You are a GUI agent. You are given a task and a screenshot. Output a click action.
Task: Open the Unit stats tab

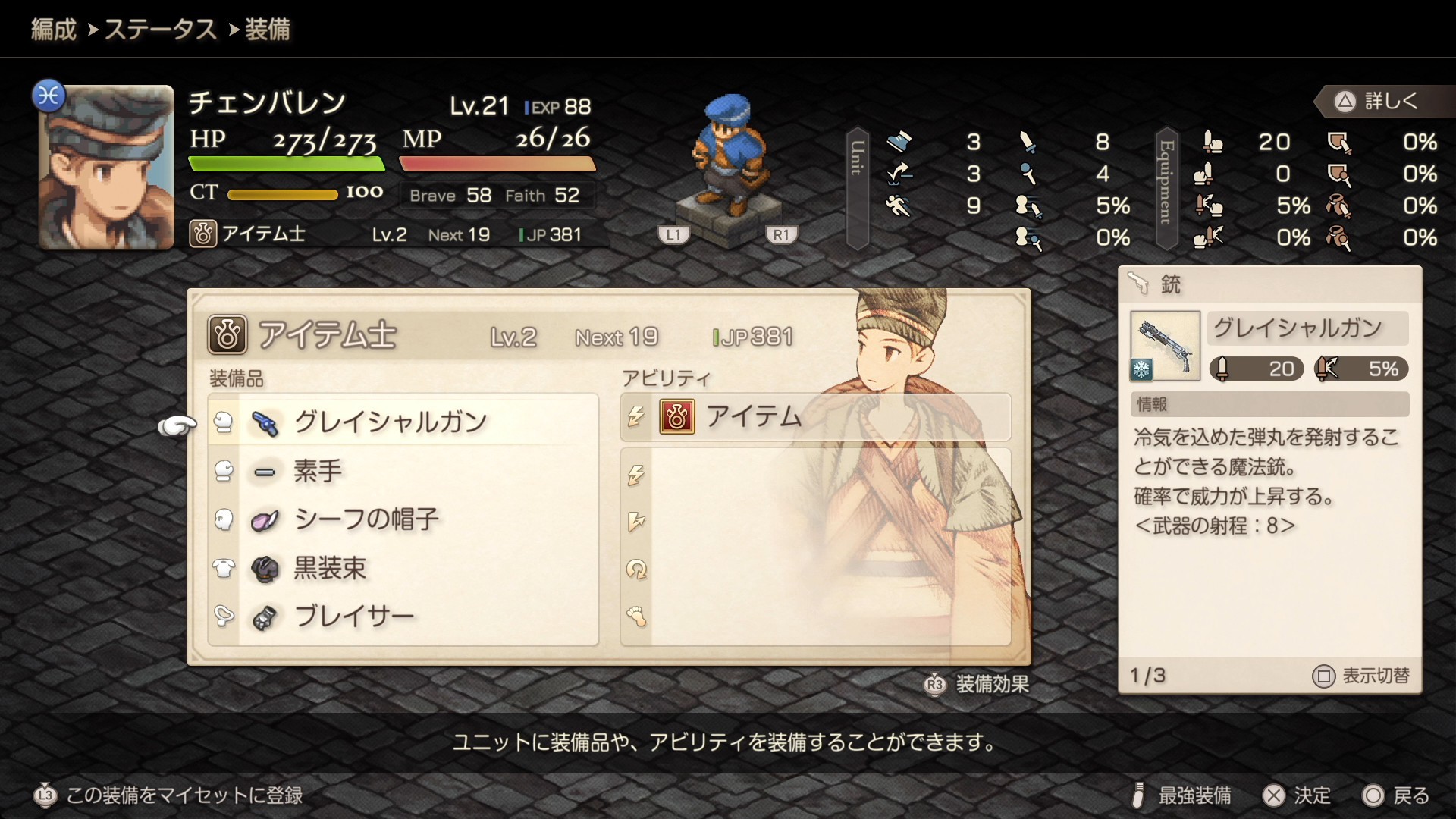pos(857,188)
